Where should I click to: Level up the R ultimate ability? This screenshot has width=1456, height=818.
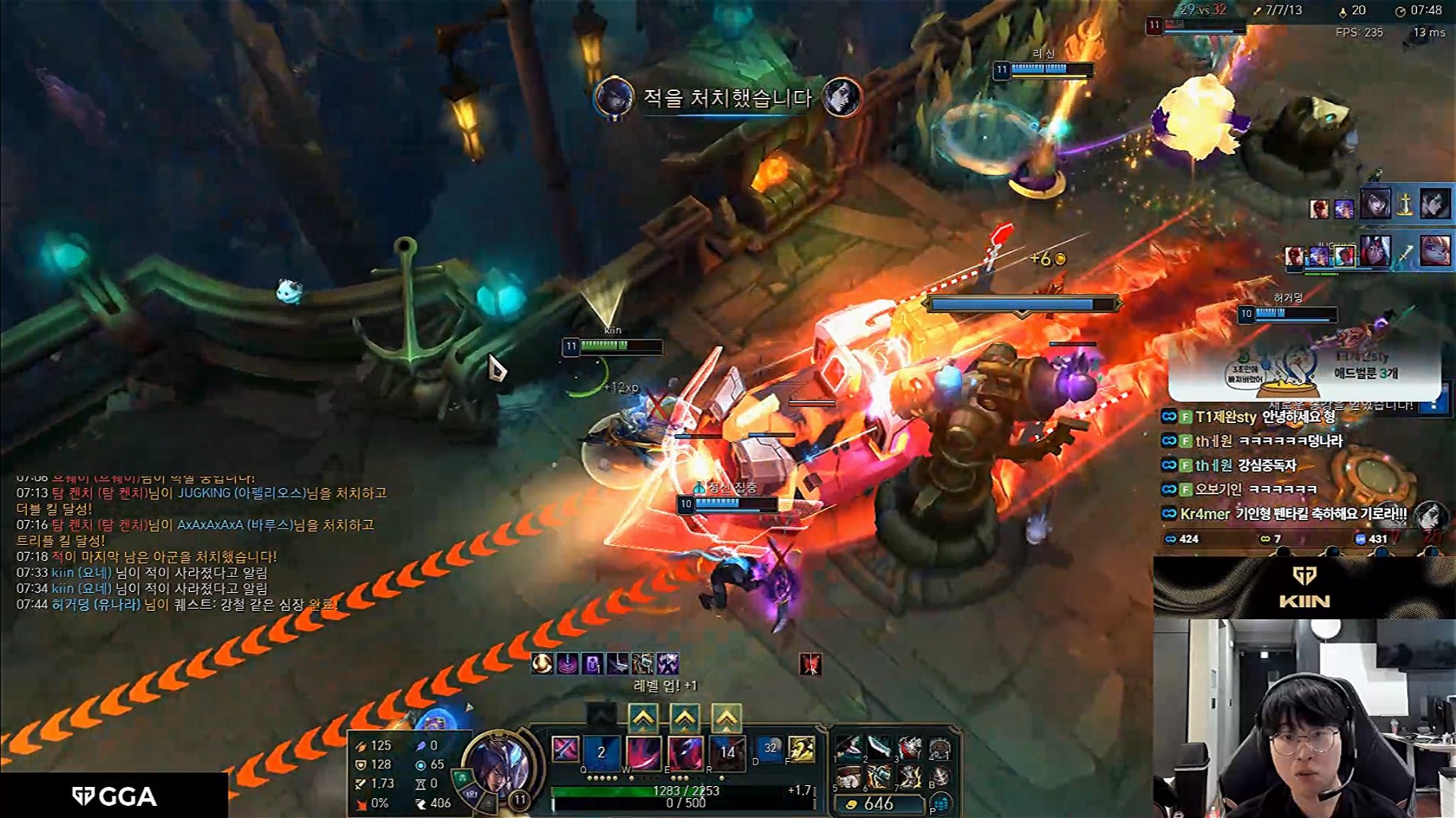726,719
